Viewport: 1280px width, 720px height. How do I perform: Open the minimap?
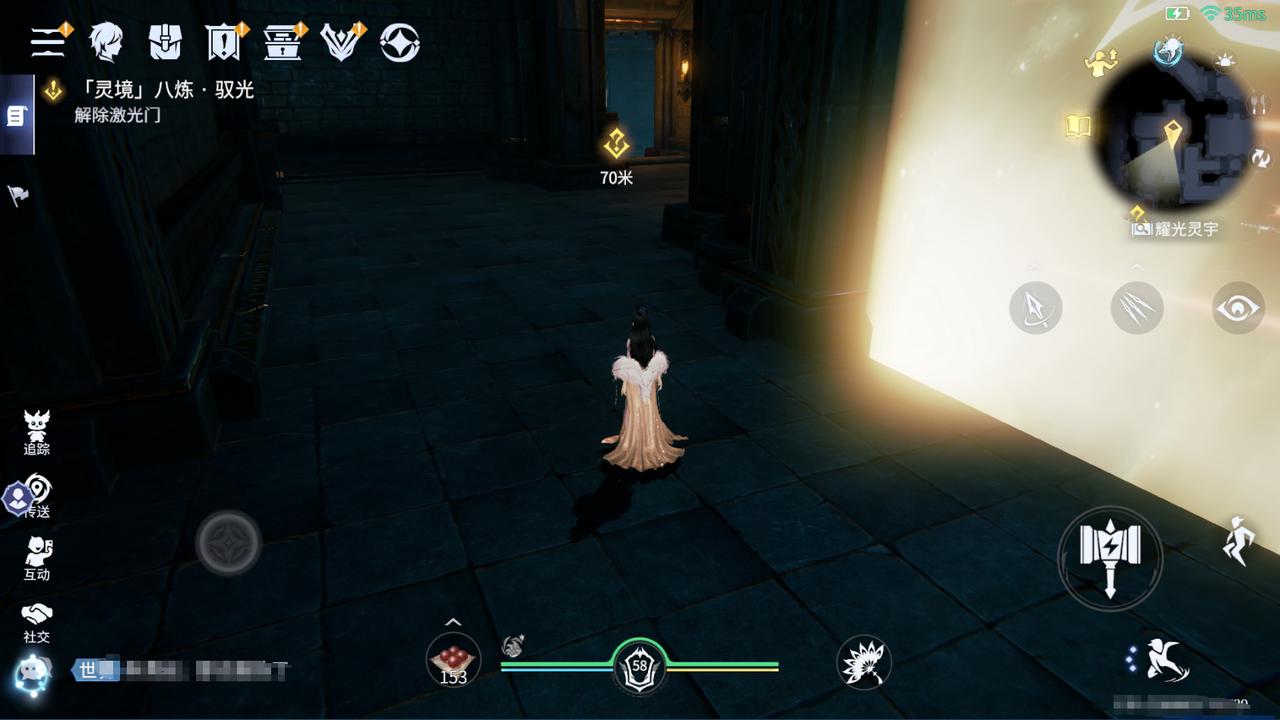pos(1173,142)
